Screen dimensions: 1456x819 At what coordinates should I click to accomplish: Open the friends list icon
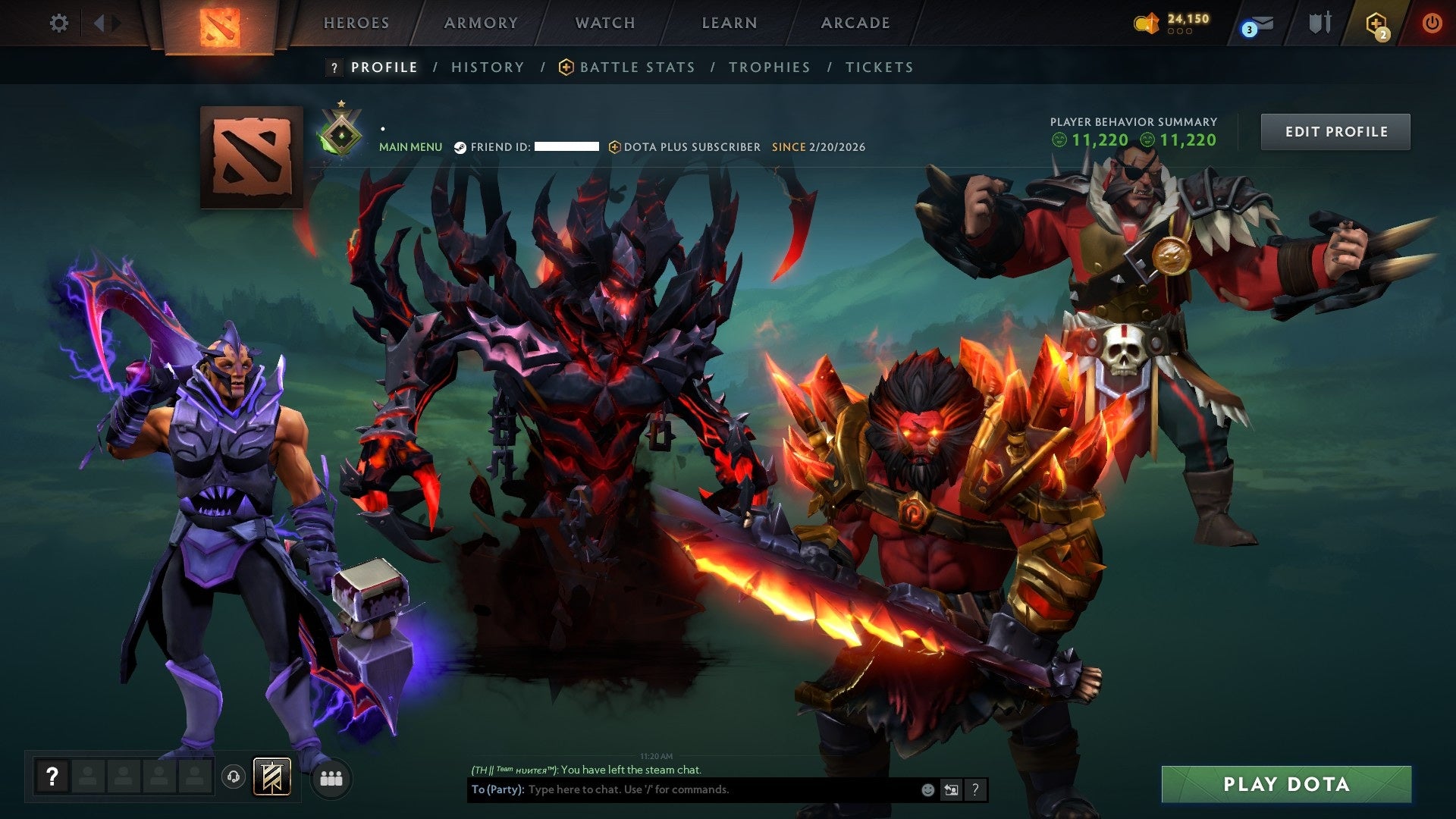click(x=331, y=778)
